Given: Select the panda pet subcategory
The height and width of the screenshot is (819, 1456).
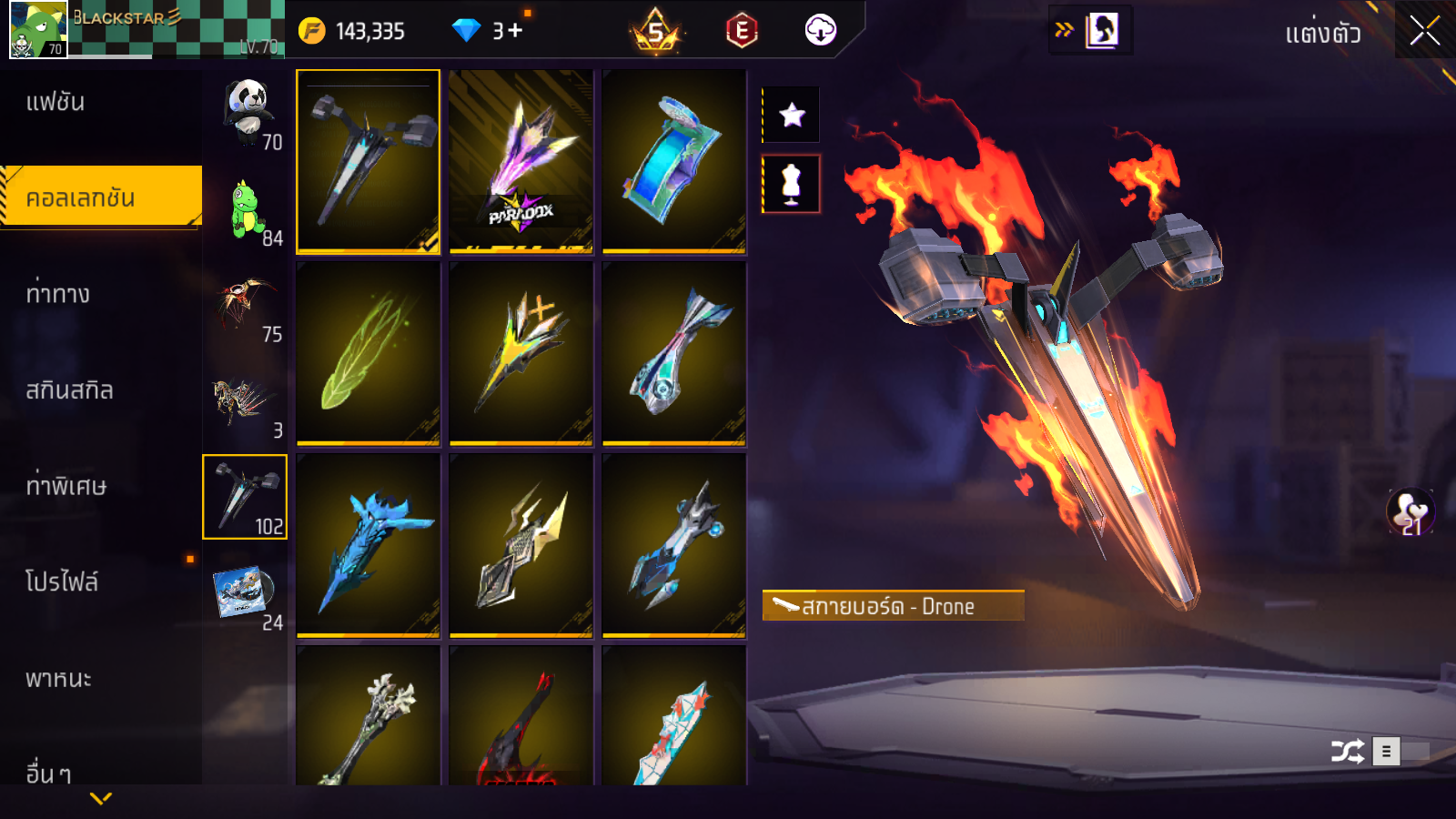Looking at the screenshot, I should click(247, 112).
